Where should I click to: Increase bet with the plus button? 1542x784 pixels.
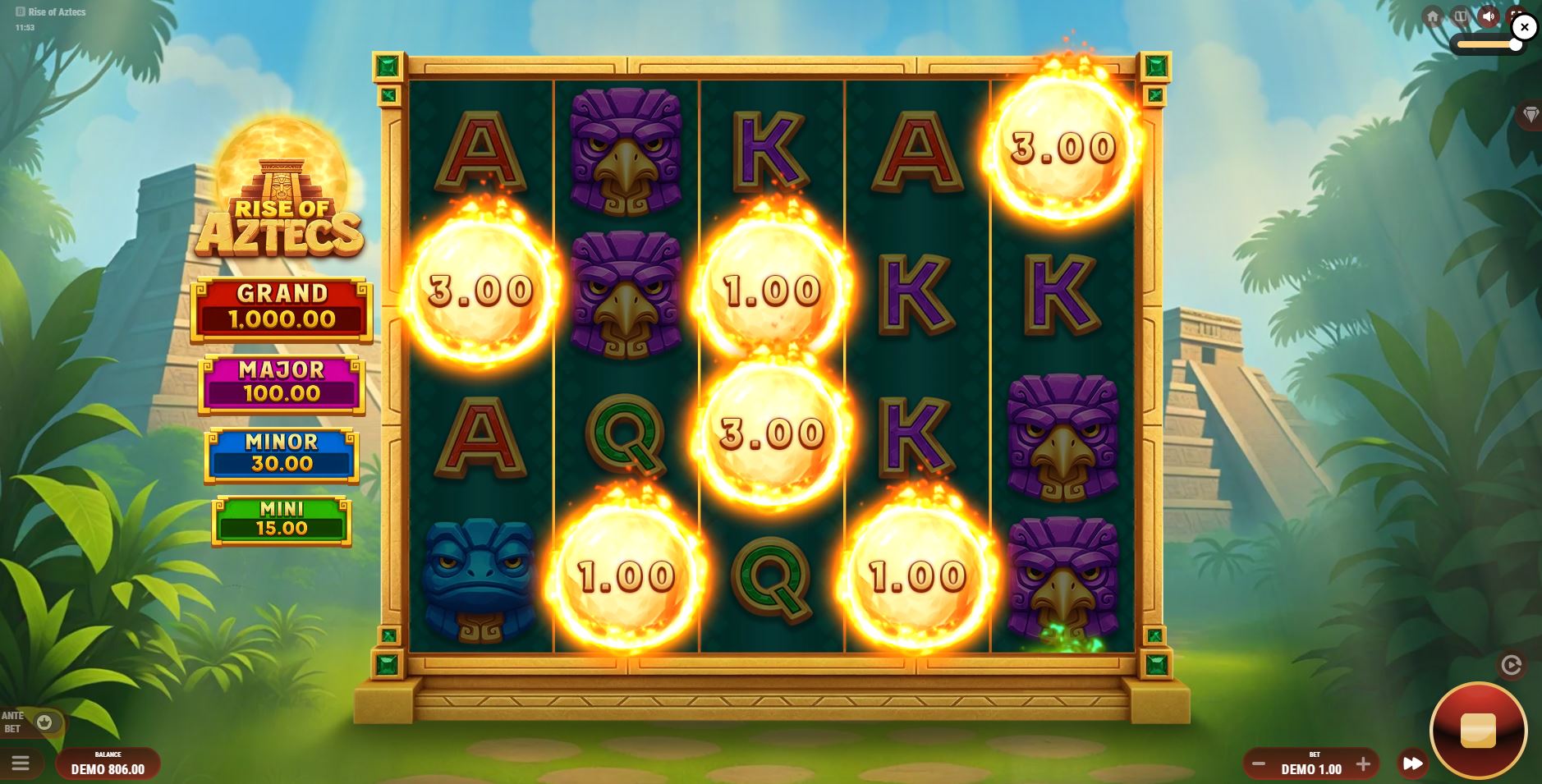(1365, 763)
